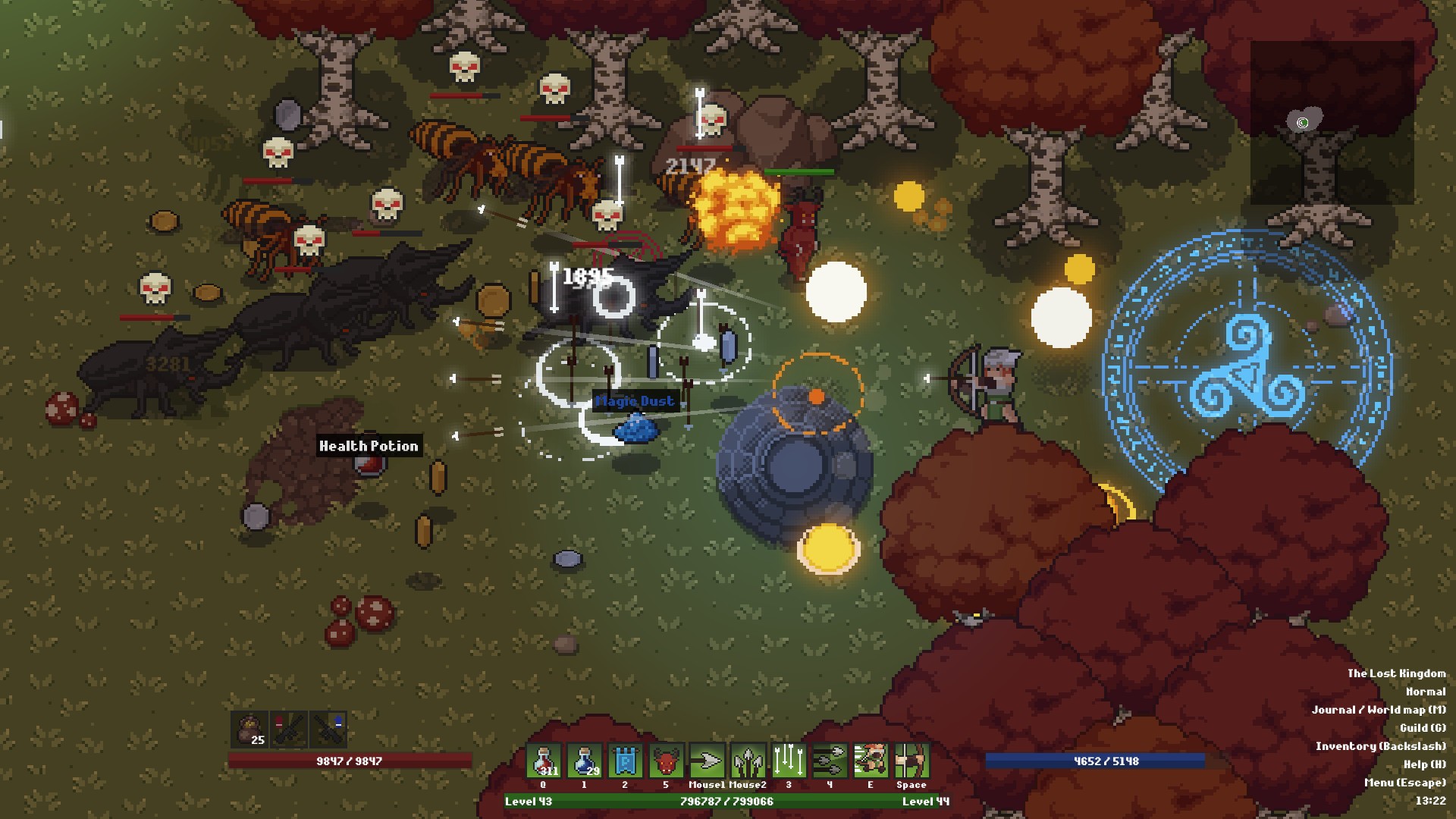1456x819 pixels.
Task: Activate the blue town portal banner
Action: pos(626,761)
